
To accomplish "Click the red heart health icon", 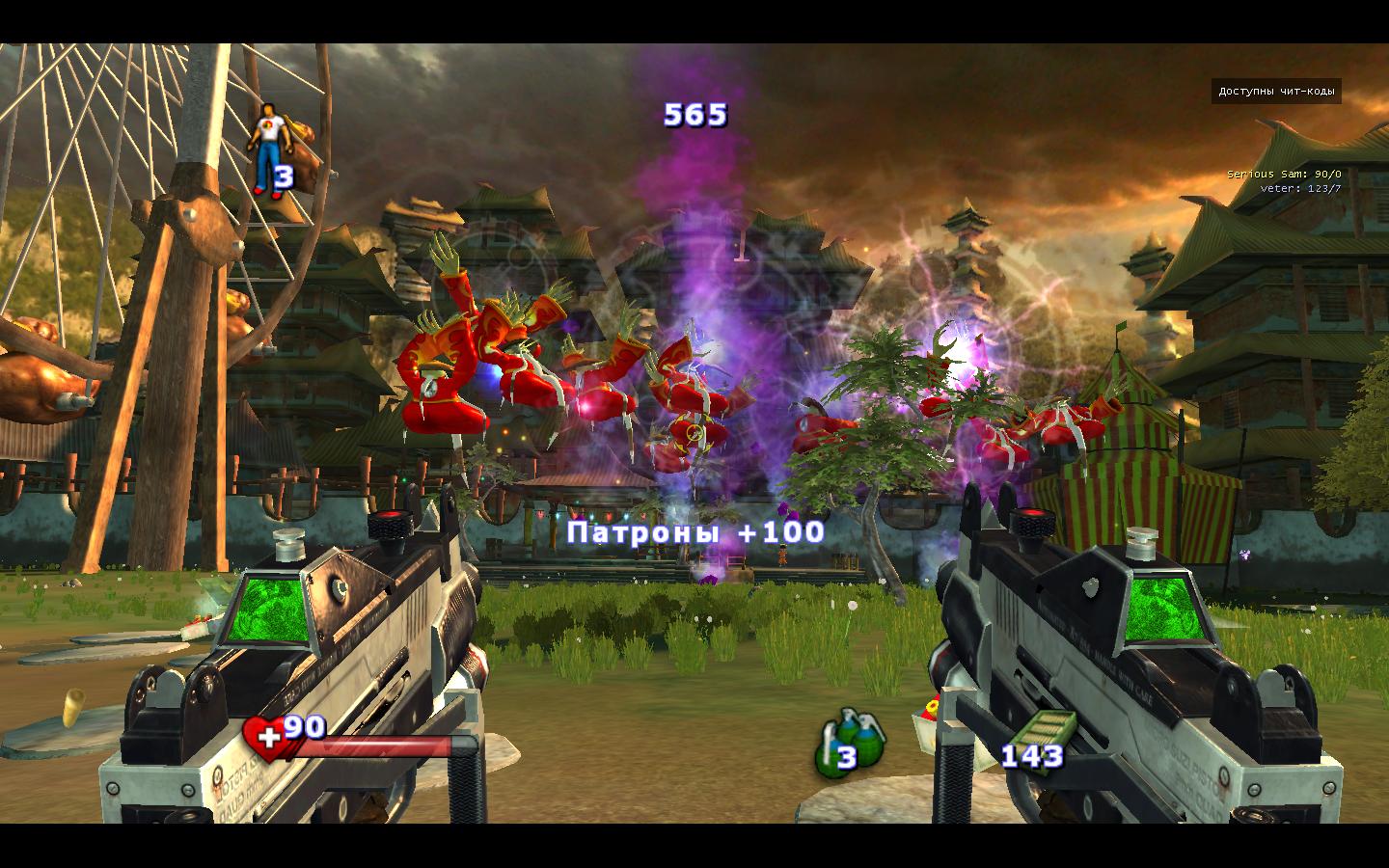I will pyautogui.click(x=260, y=737).
